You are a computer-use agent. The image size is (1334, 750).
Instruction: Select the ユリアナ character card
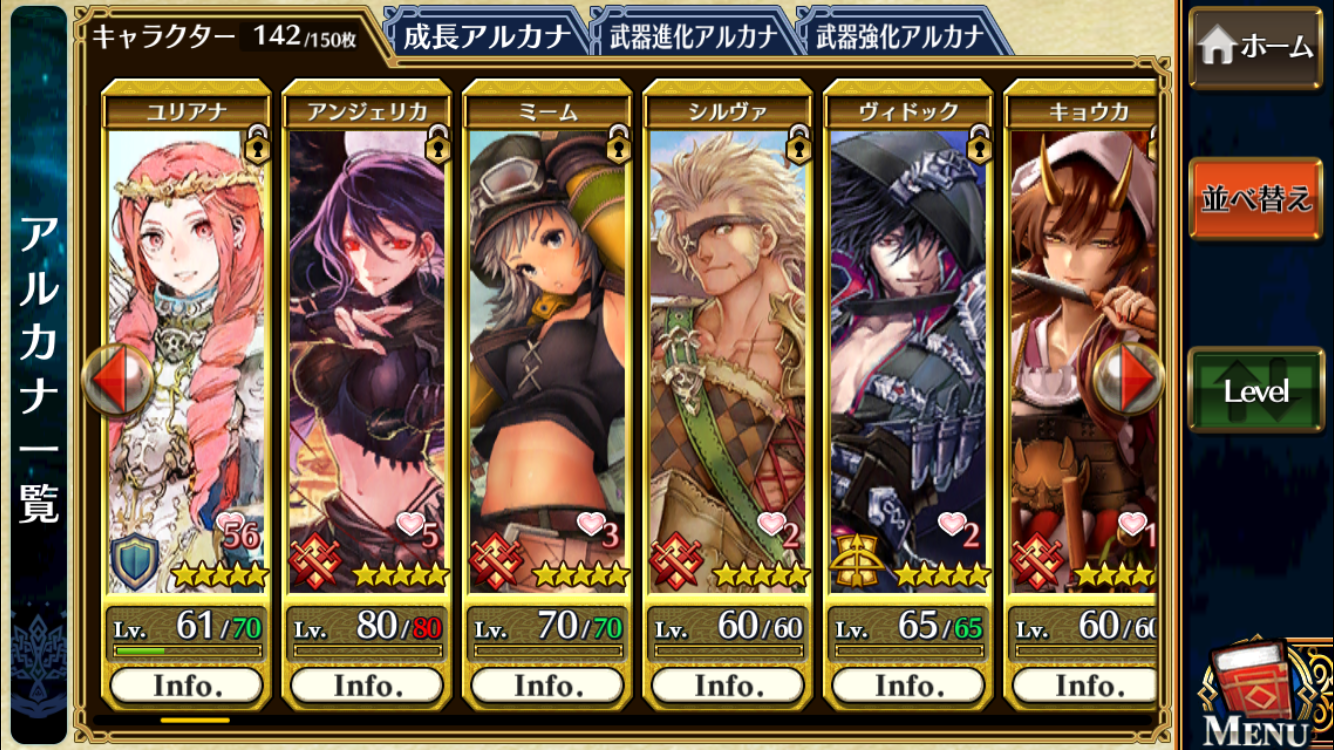(187, 330)
